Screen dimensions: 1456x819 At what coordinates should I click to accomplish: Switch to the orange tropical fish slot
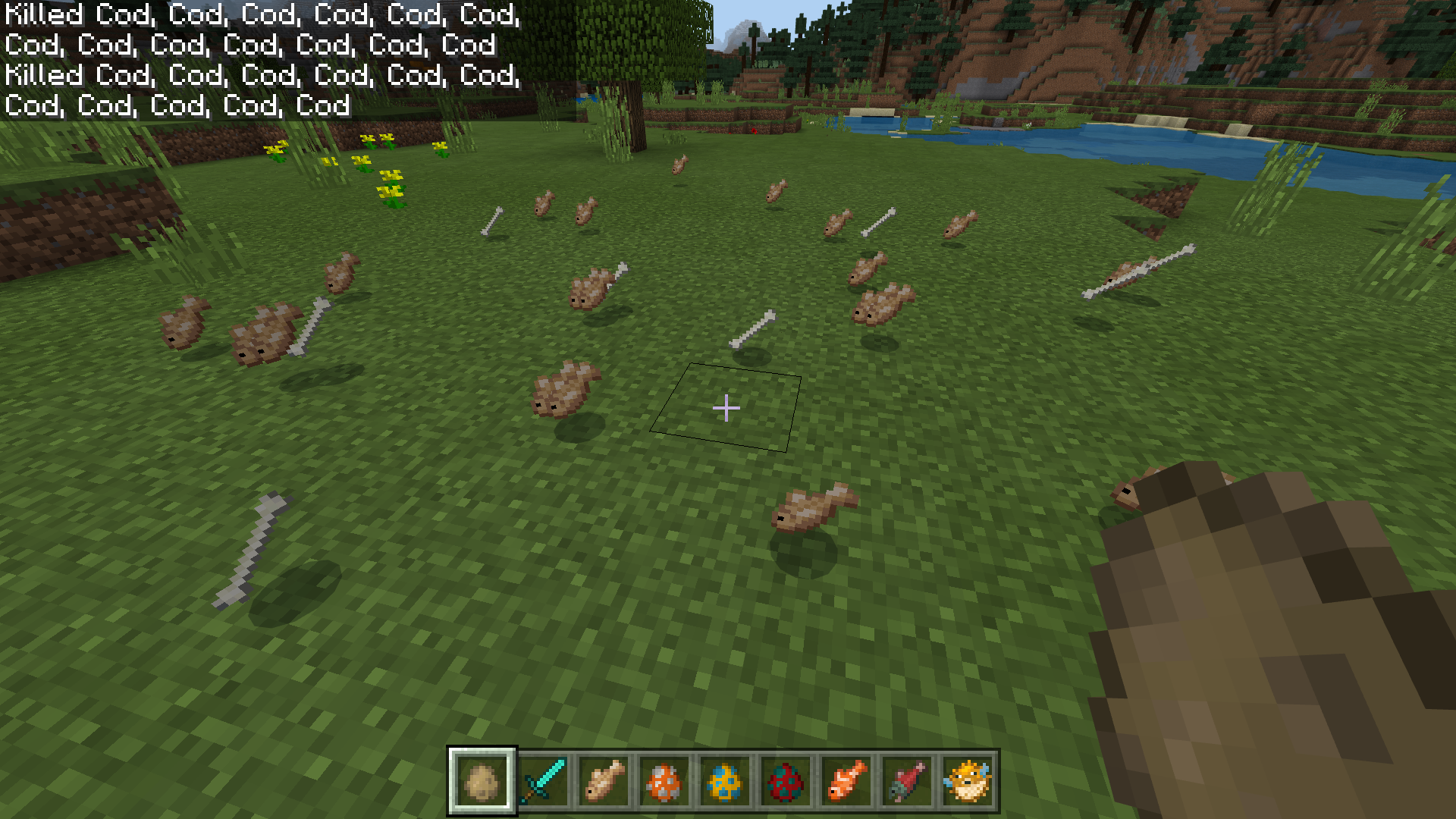846,781
